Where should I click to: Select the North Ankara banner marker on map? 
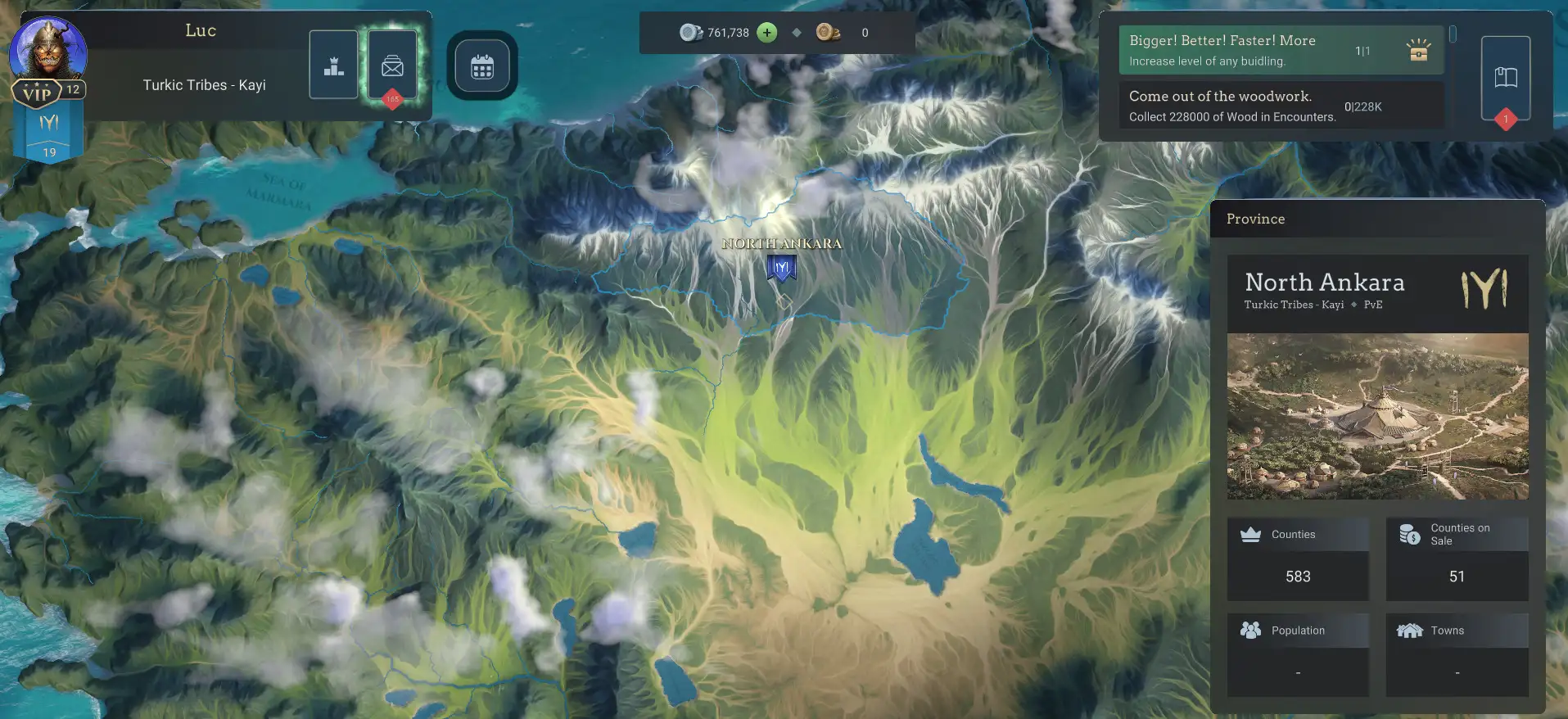[x=782, y=268]
